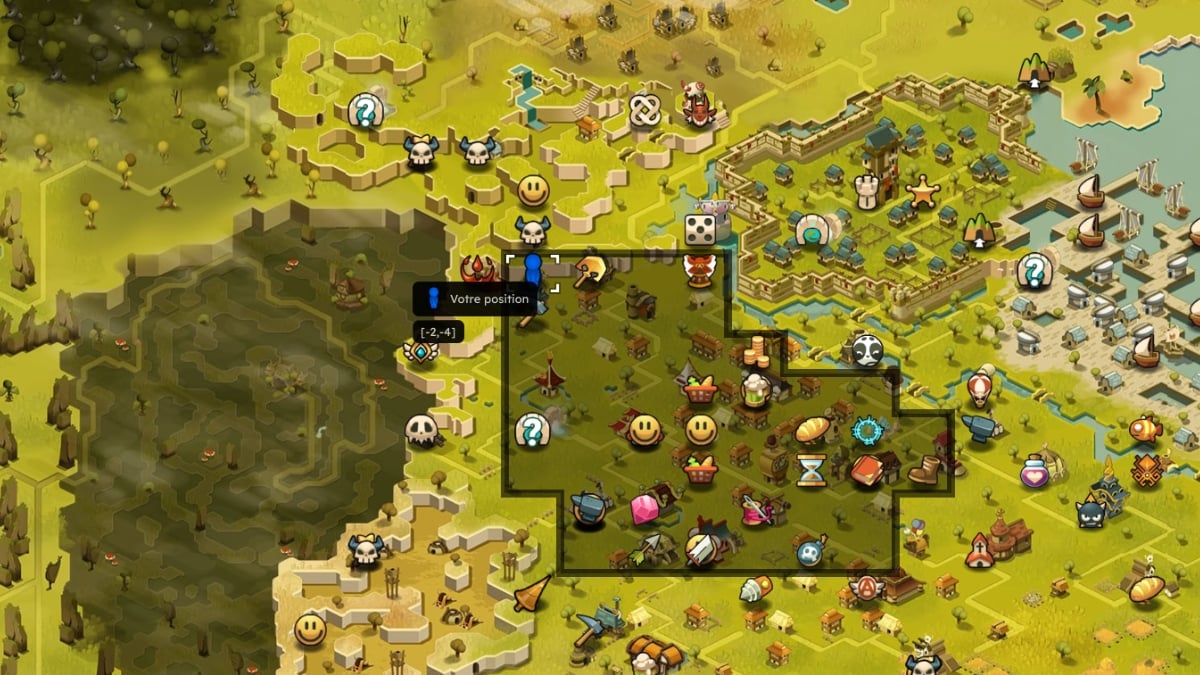
Task: Click the hourglass map marker
Action: pos(811,469)
